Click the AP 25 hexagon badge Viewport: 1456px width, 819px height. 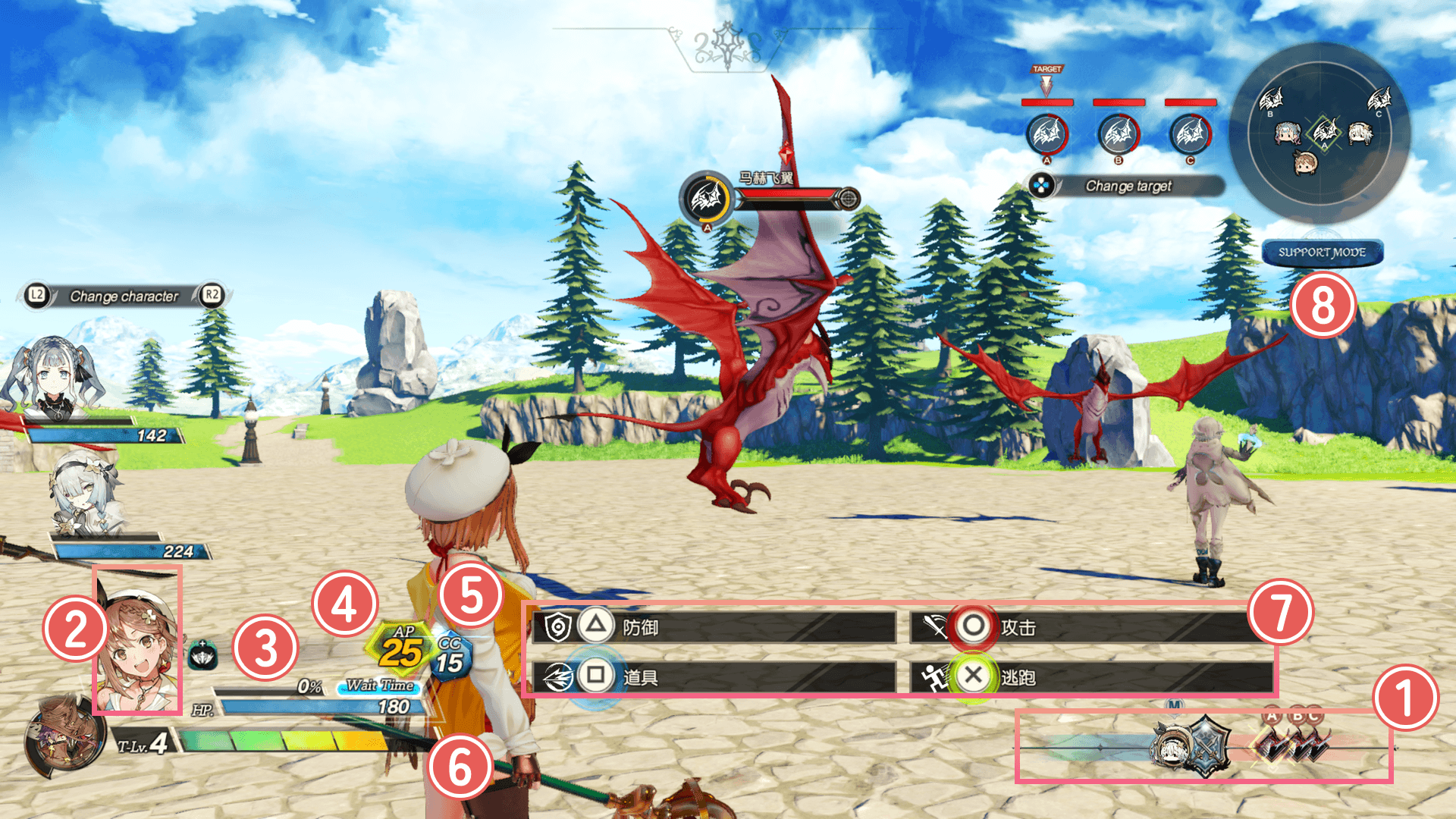pos(400,648)
